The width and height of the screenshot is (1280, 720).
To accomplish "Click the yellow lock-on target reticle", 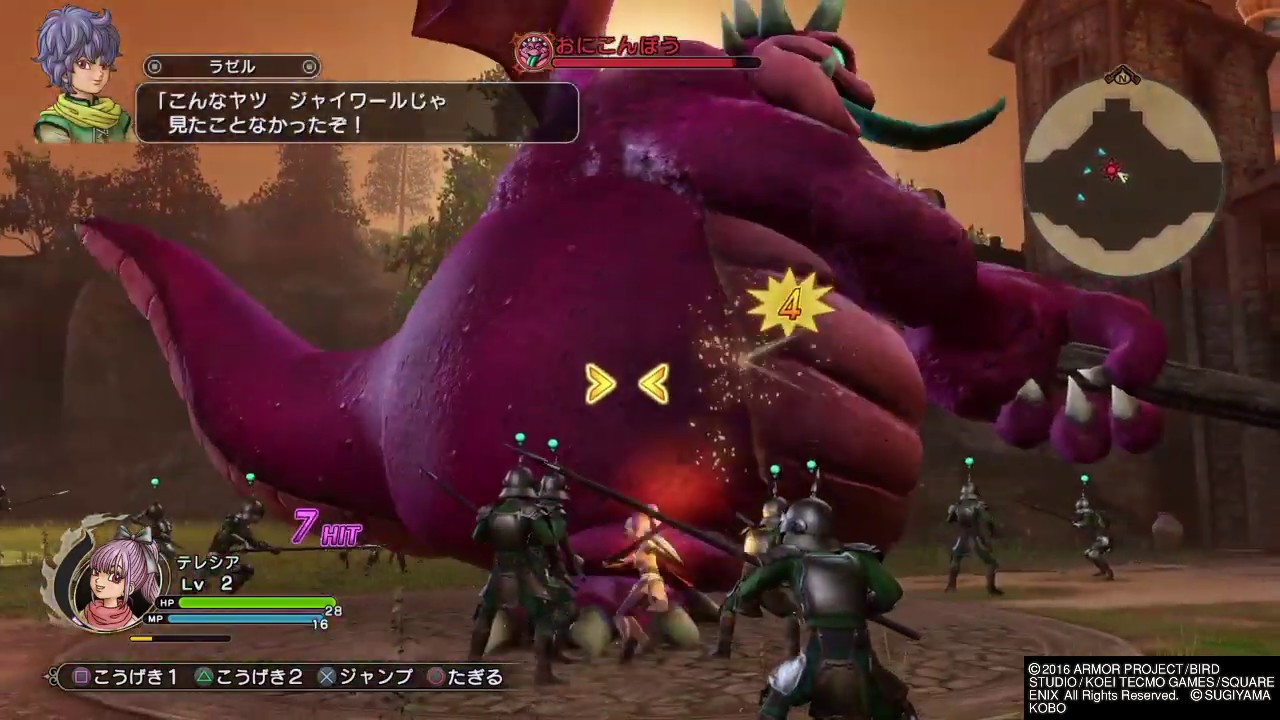I will (x=627, y=385).
